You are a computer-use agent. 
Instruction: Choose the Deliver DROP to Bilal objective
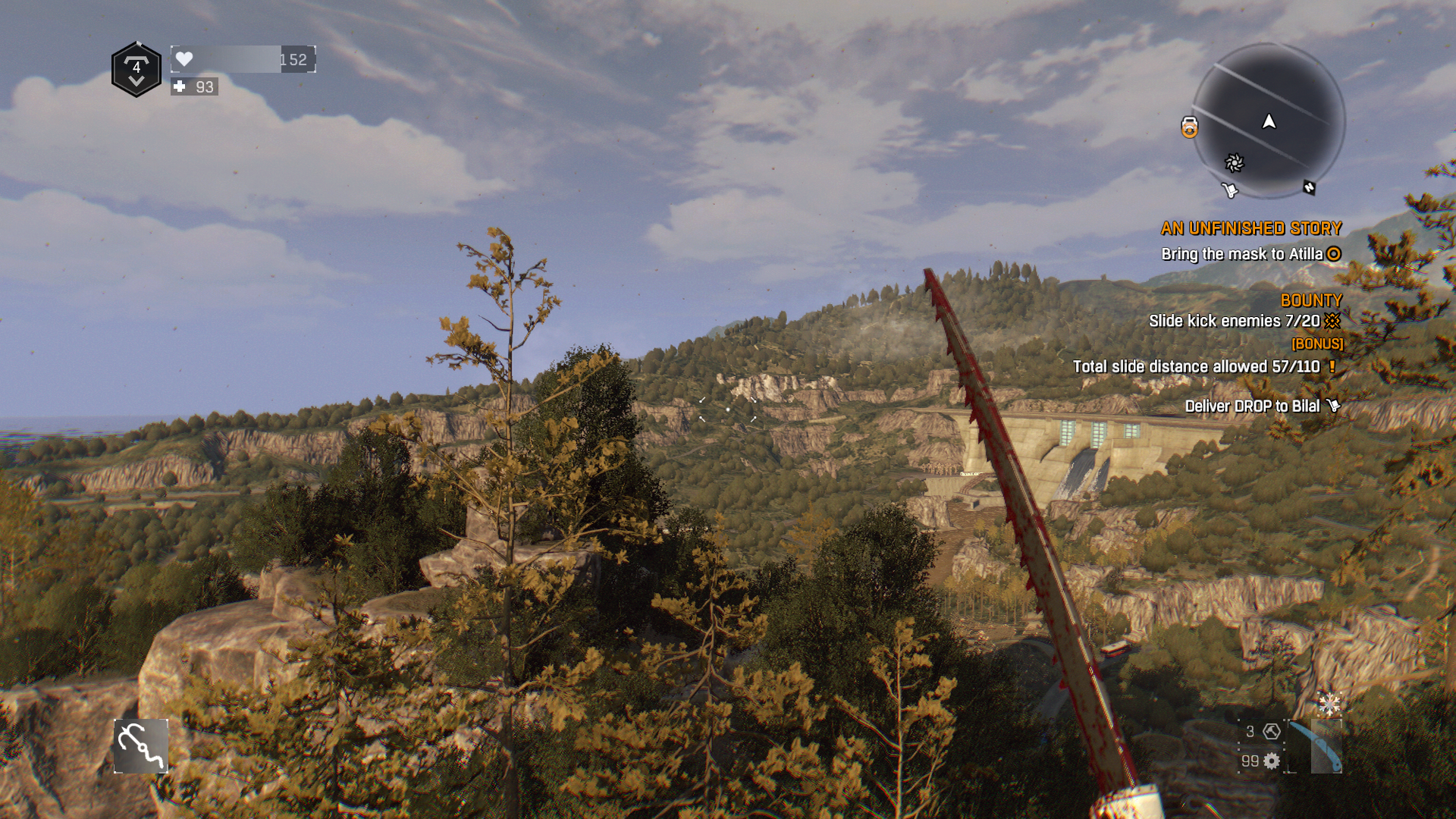tap(1252, 406)
